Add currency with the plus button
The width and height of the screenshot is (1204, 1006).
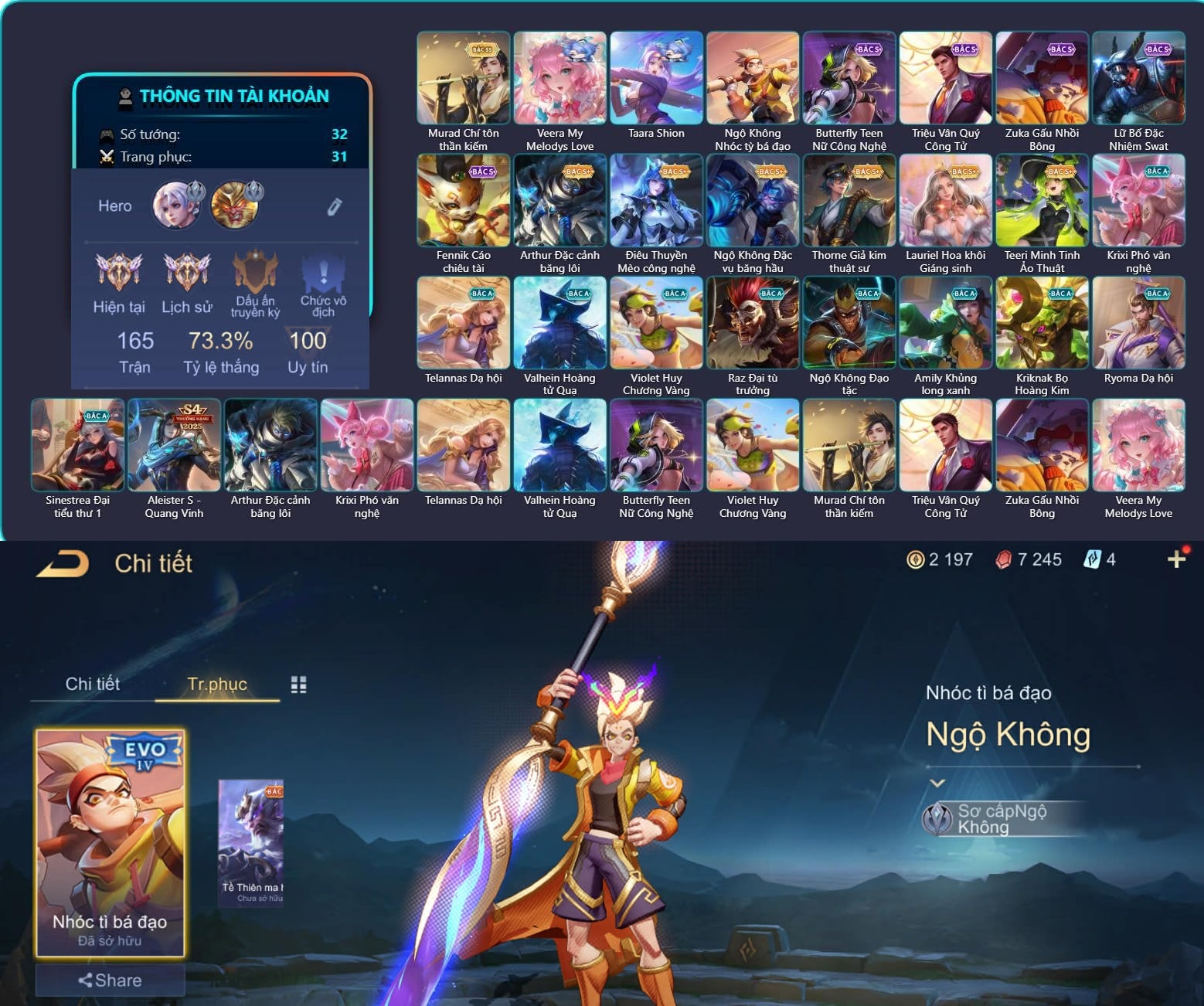[1176, 559]
